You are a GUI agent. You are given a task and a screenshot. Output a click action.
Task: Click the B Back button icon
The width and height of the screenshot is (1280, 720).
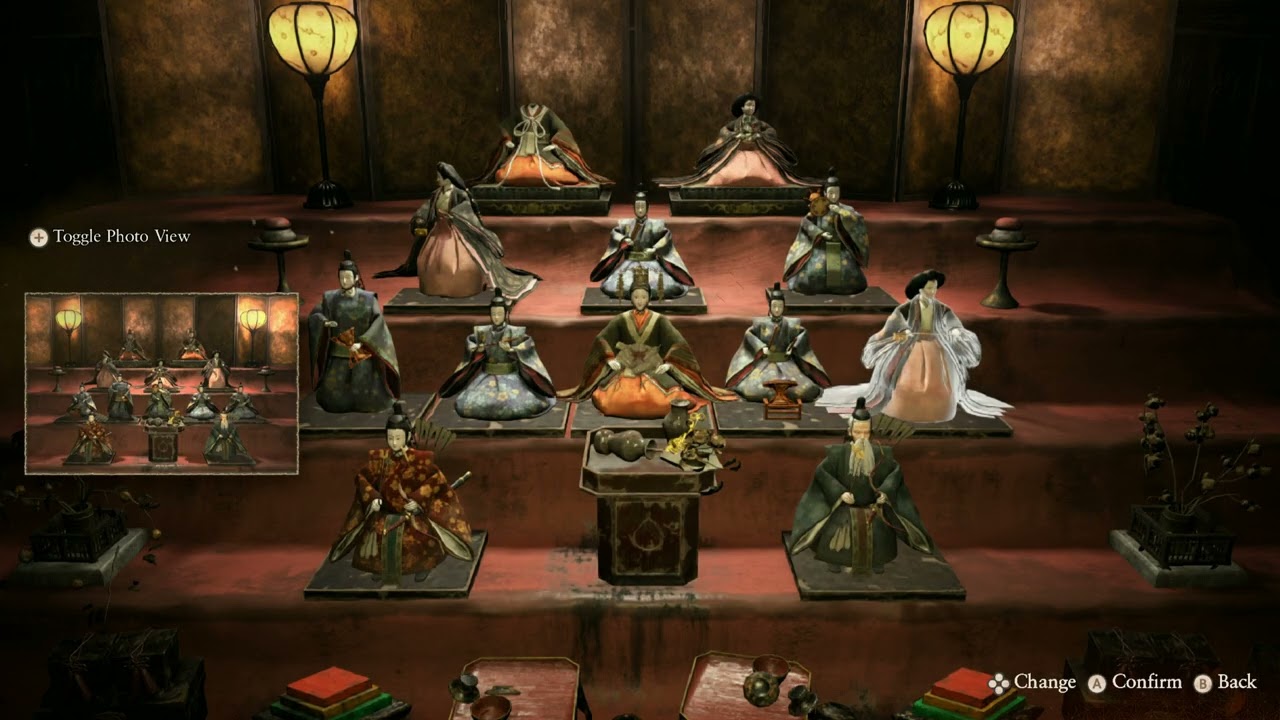click(x=1205, y=683)
